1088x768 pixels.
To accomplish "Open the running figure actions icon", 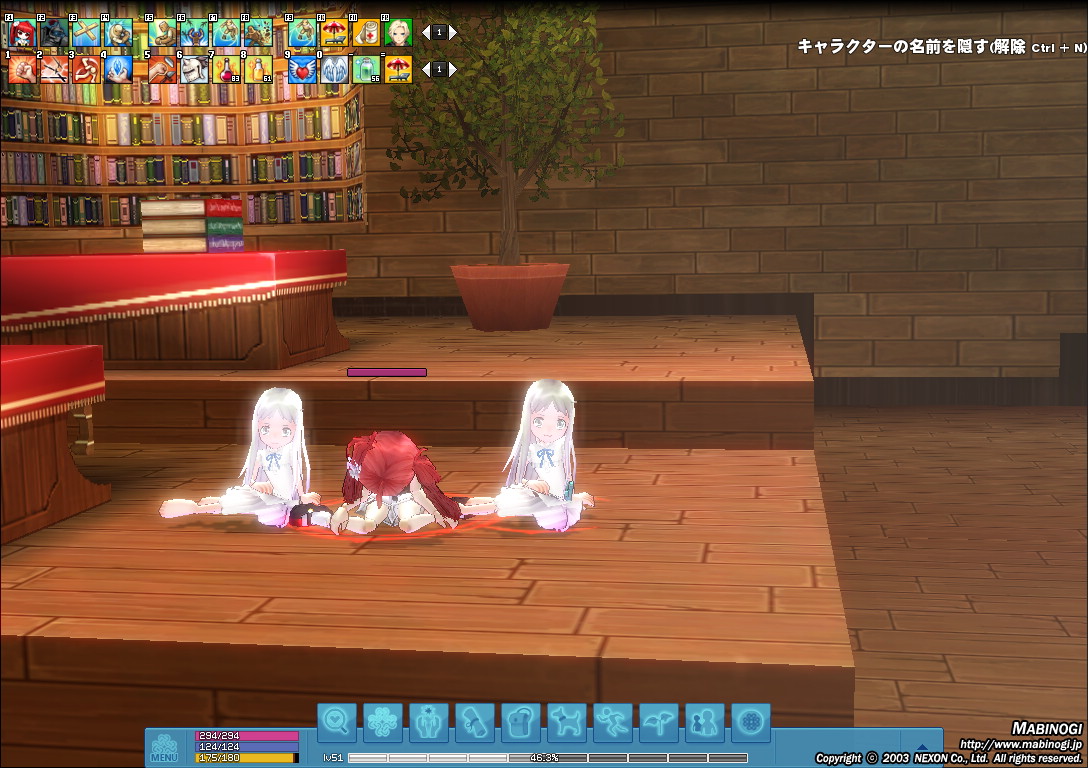I will (613, 721).
